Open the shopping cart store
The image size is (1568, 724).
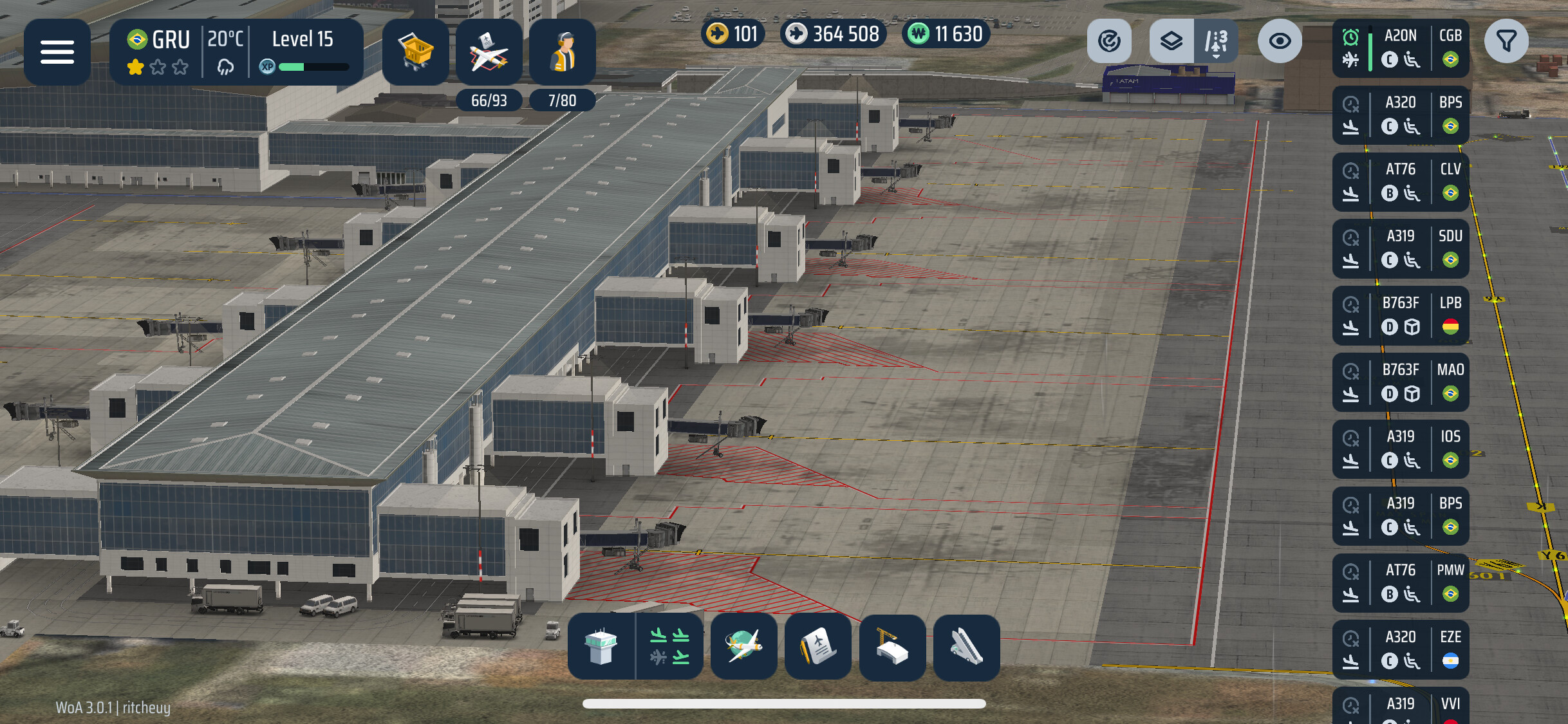(x=416, y=52)
